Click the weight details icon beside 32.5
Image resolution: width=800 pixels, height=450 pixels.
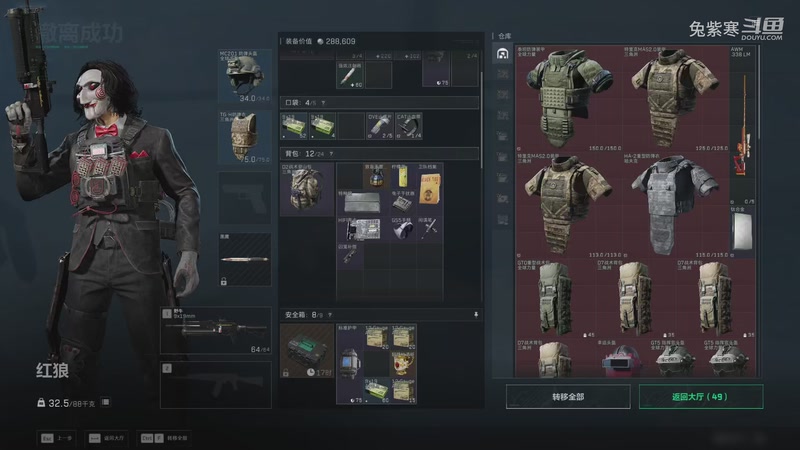[105, 402]
